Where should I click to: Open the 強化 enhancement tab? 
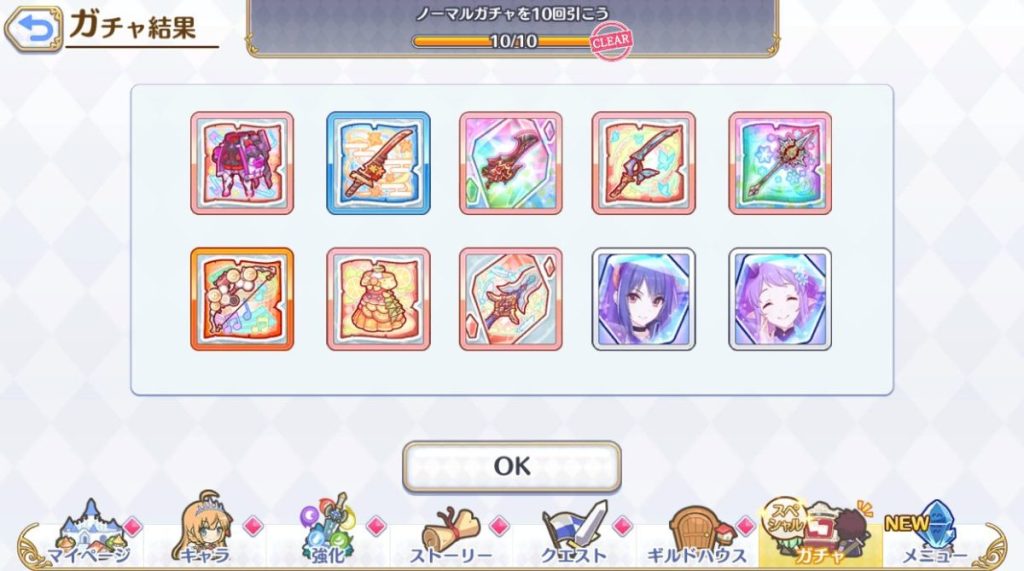tap(329, 535)
